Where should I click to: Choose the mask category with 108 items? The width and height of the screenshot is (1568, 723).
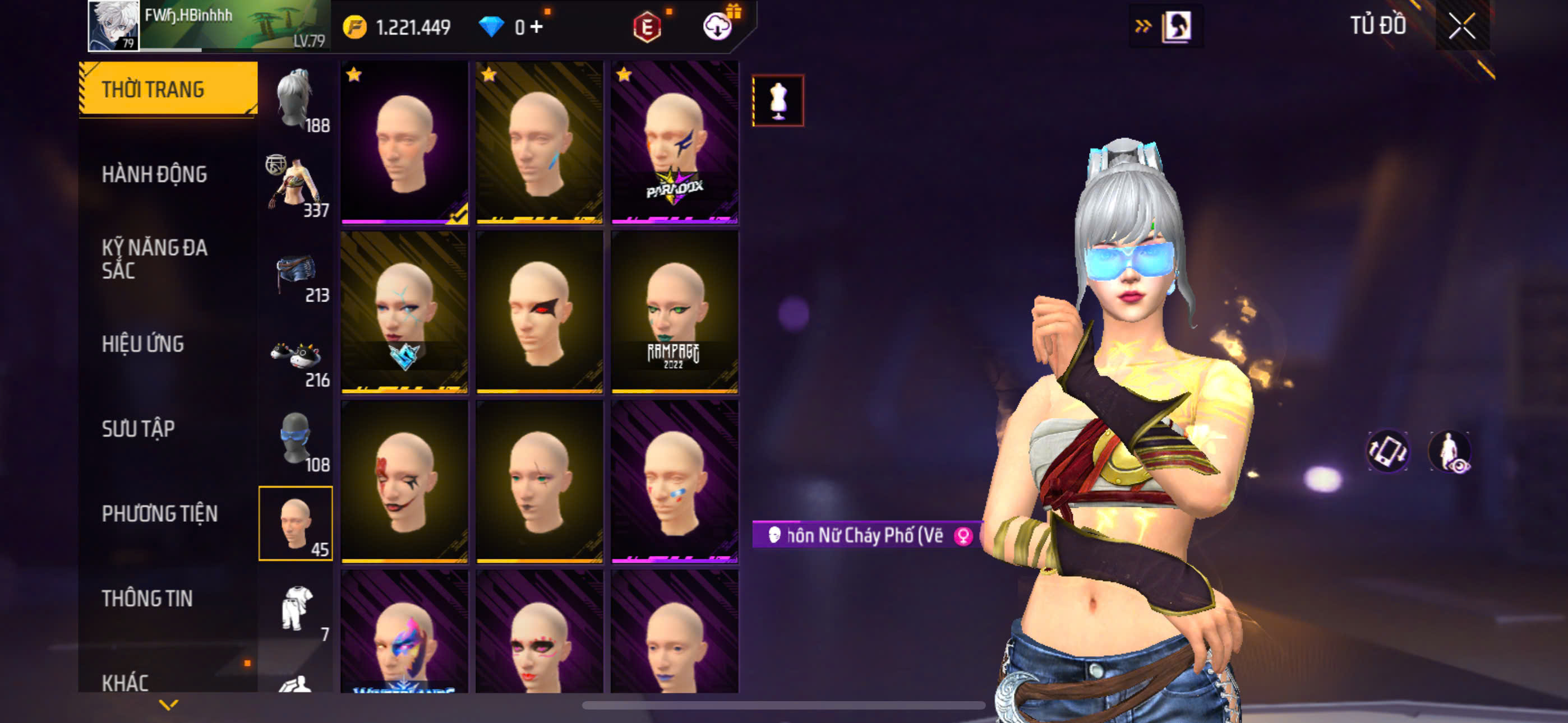[297, 440]
